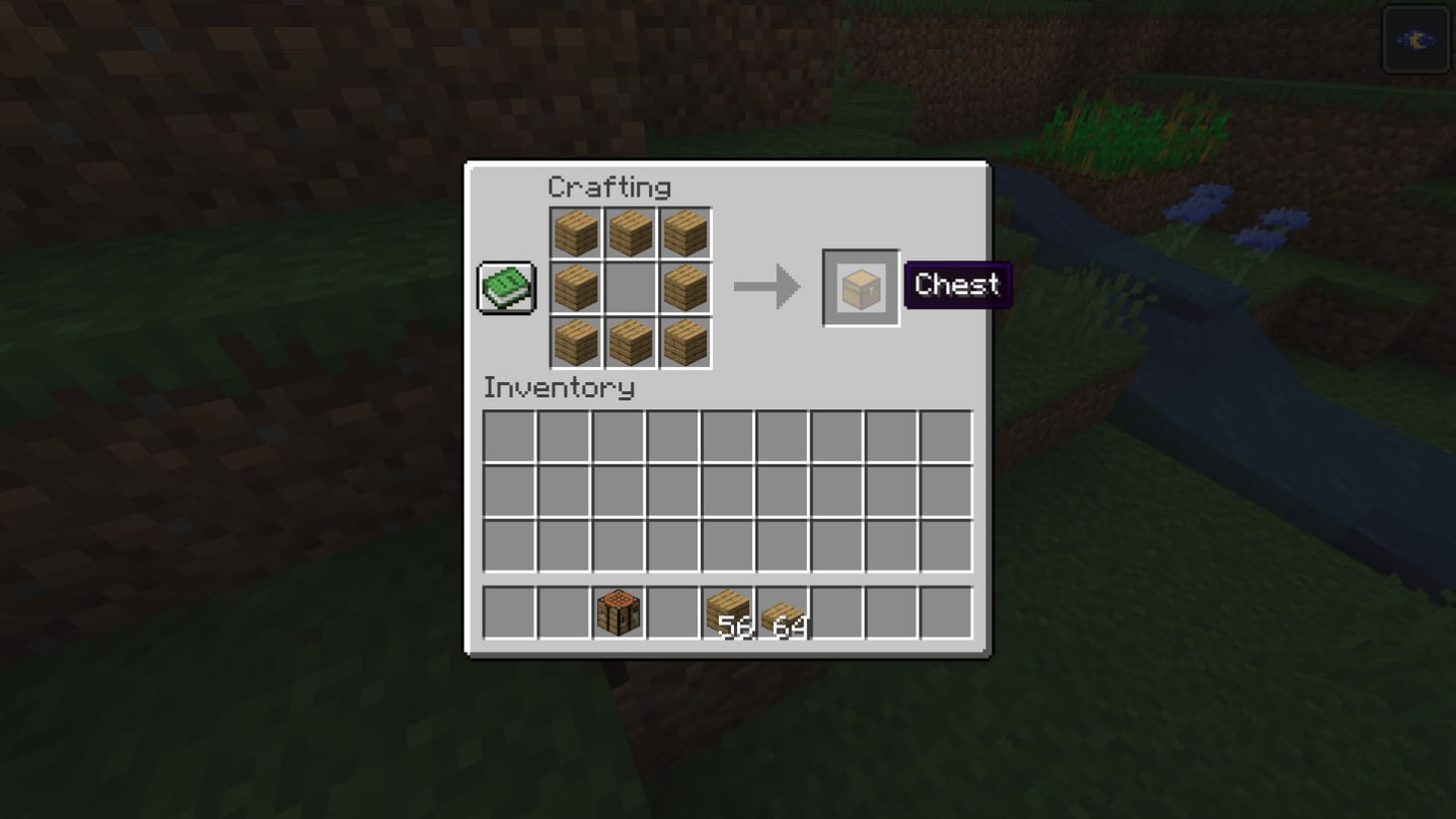Click the planks in the bottom-middle crafting slot

[x=630, y=341]
